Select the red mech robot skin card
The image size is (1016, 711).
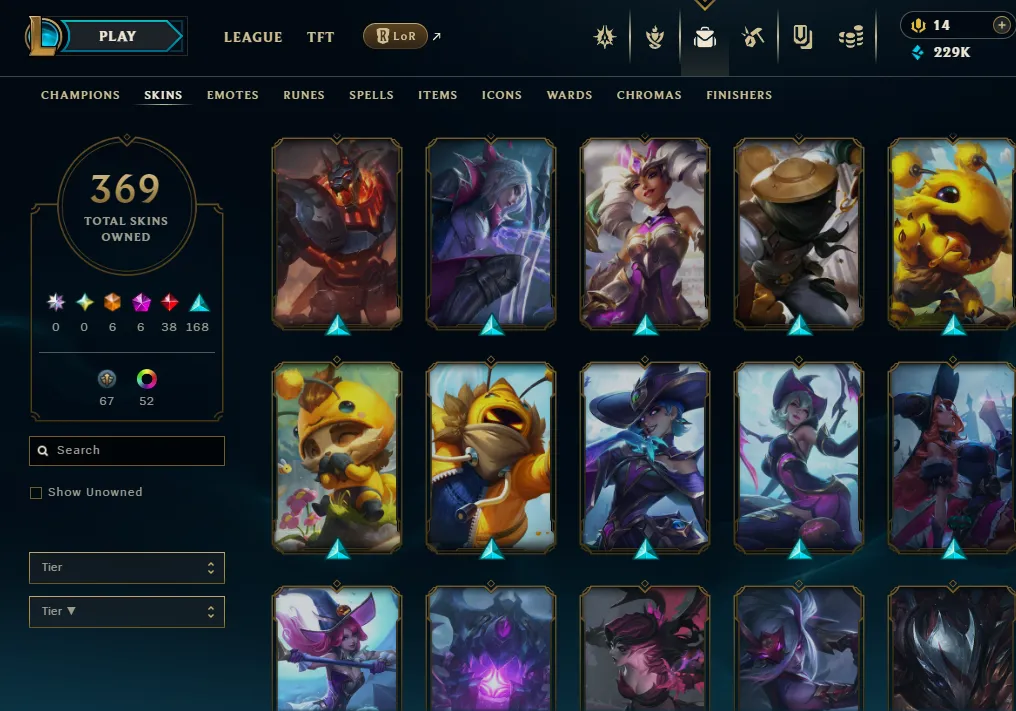(x=337, y=234)
